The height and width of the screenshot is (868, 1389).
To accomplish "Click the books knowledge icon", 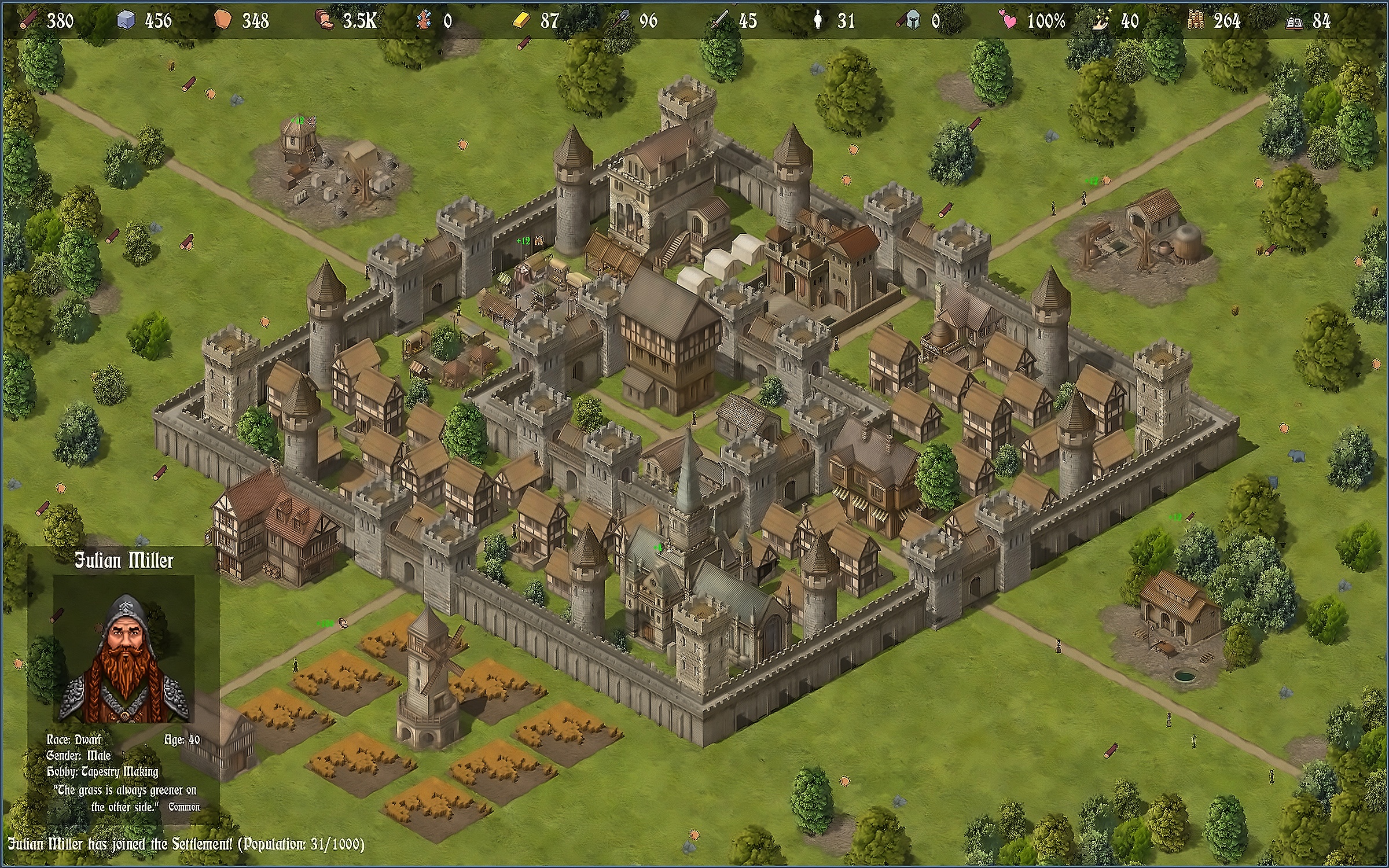I will 1294,21.
